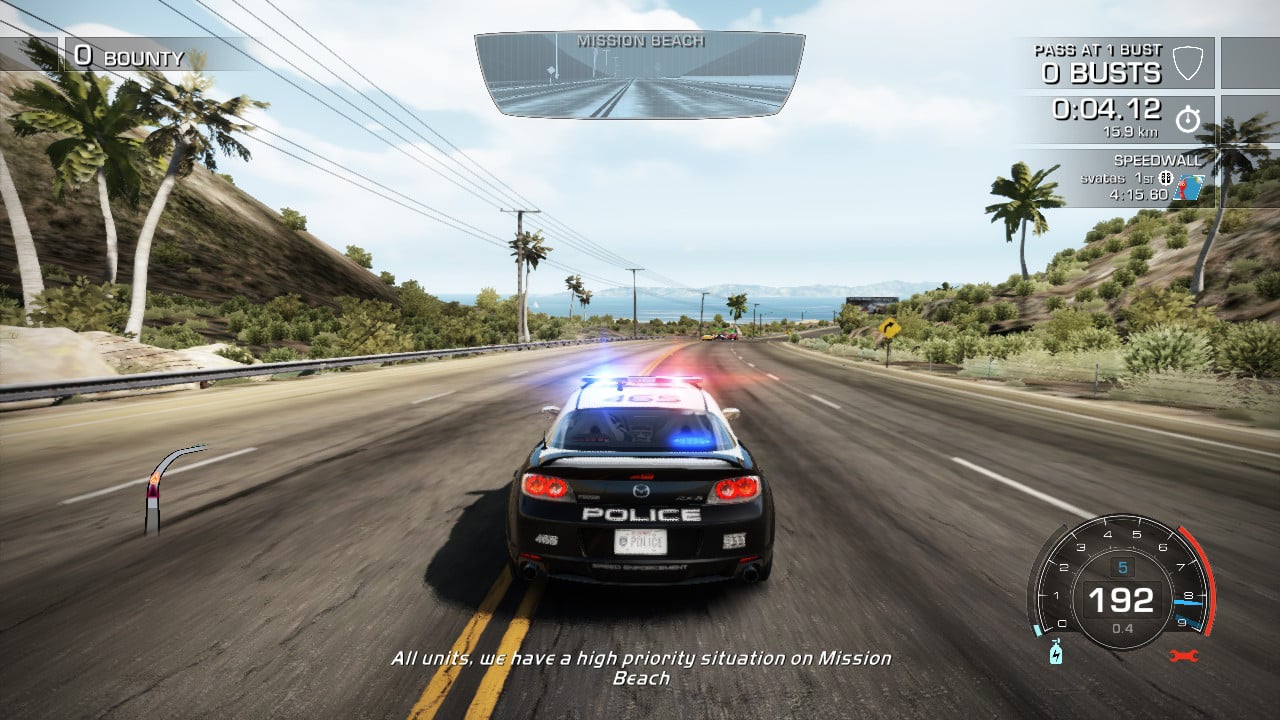Click the nitrous bottle icon under the tachometer
Screen dimensions: 1280x720
coord(1055,653)
